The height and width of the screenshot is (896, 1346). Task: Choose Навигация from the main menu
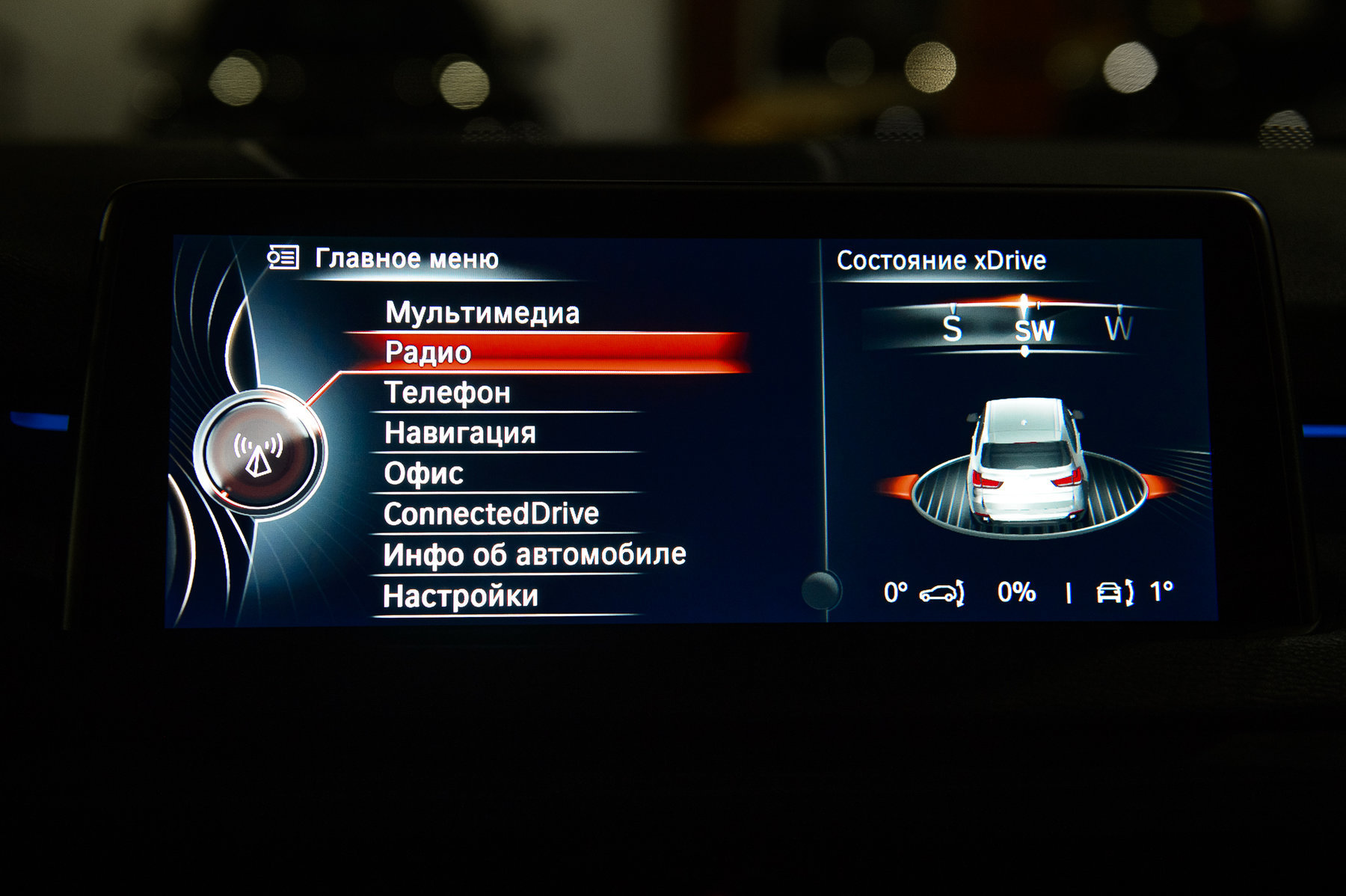460,434
